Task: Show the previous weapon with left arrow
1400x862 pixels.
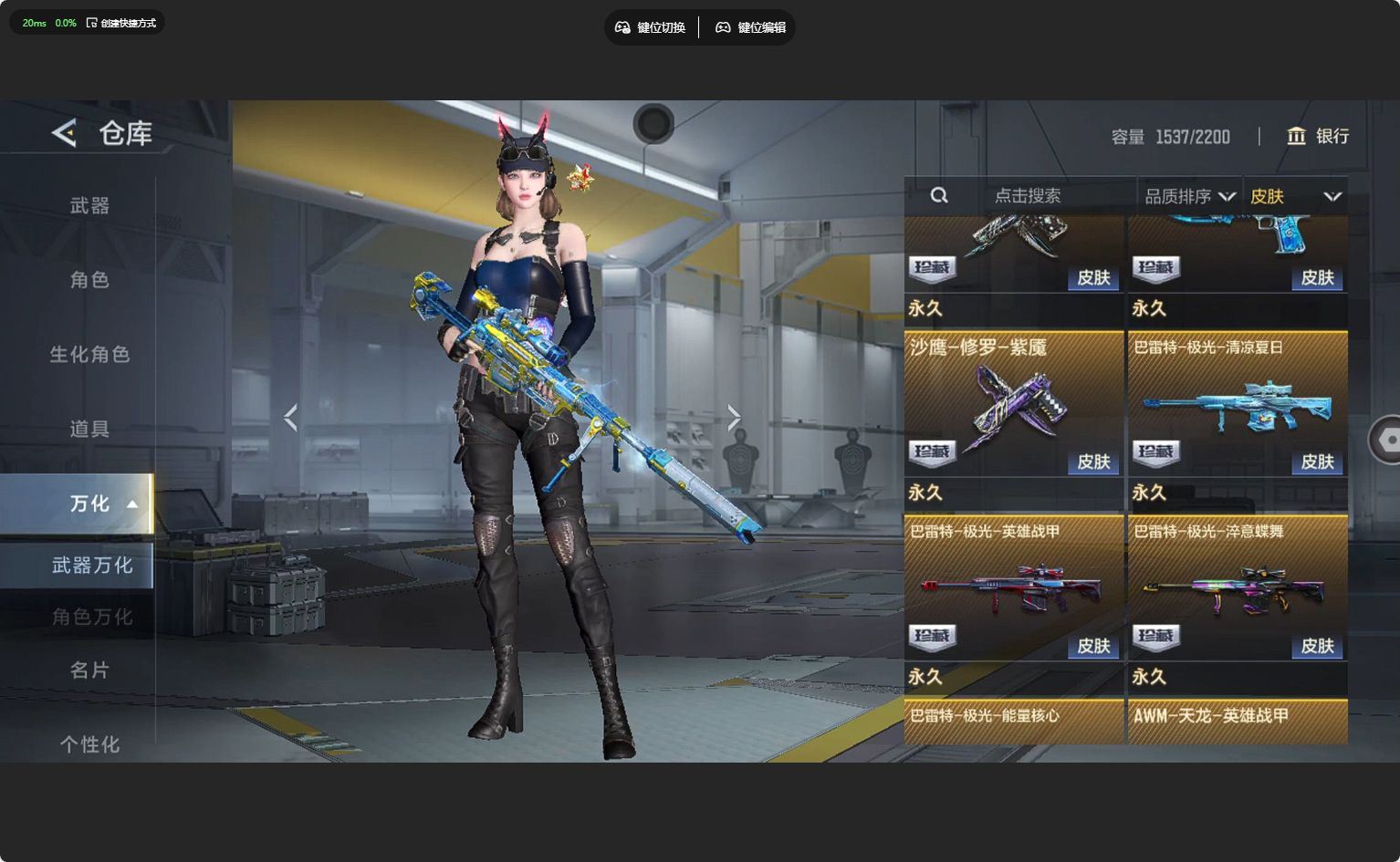Action: pos(291,418)
